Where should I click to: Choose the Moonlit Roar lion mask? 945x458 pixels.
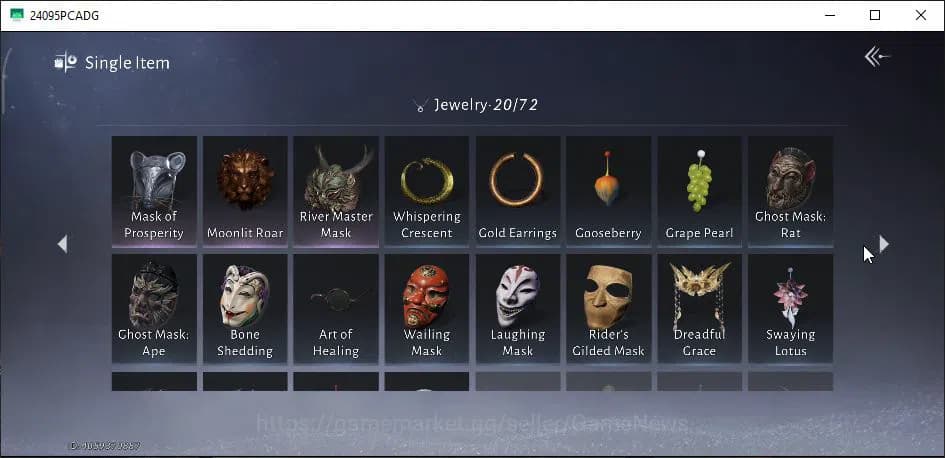point(245,190)
